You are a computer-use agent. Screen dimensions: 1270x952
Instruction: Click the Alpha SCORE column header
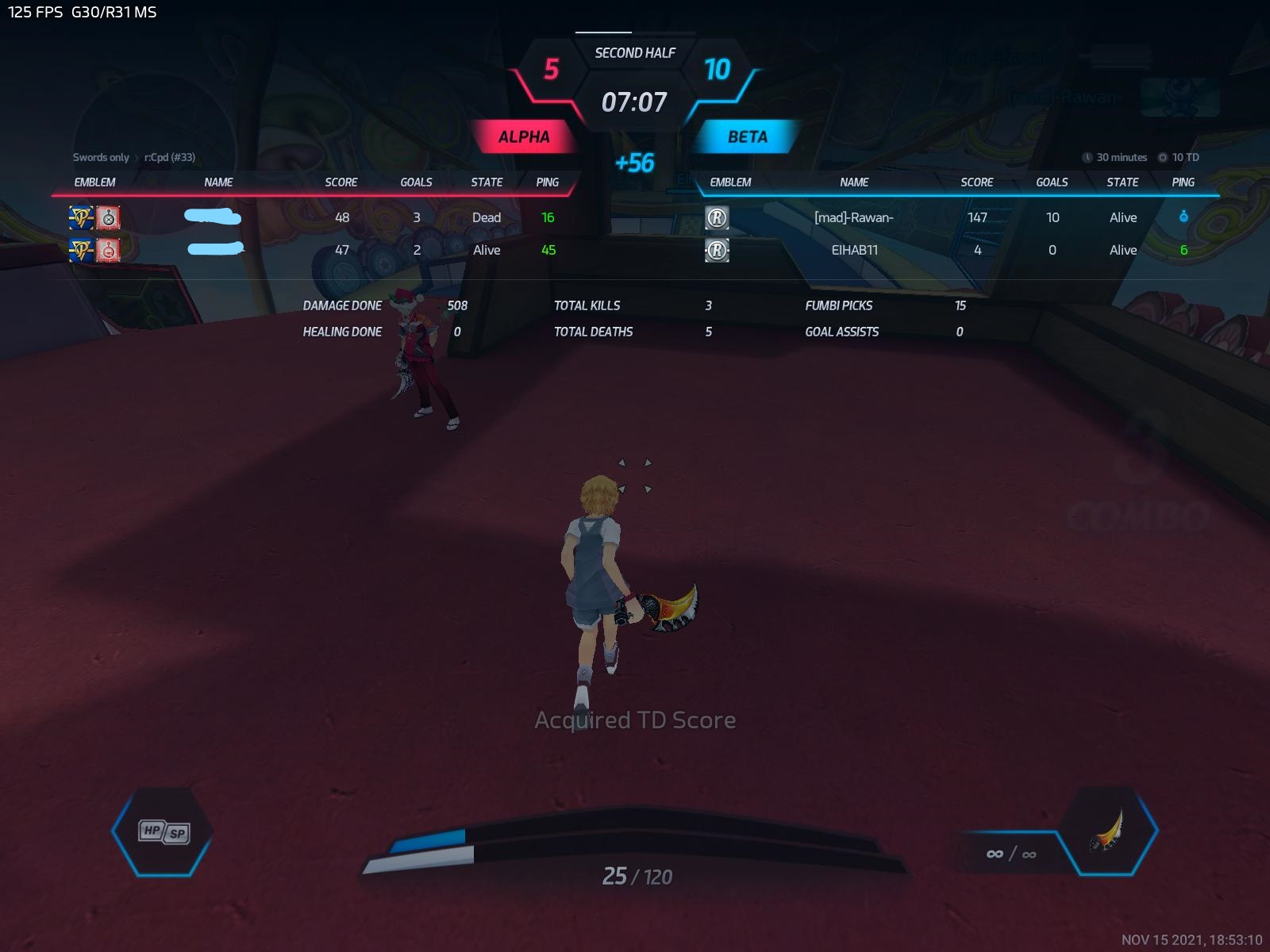point(341,182)
